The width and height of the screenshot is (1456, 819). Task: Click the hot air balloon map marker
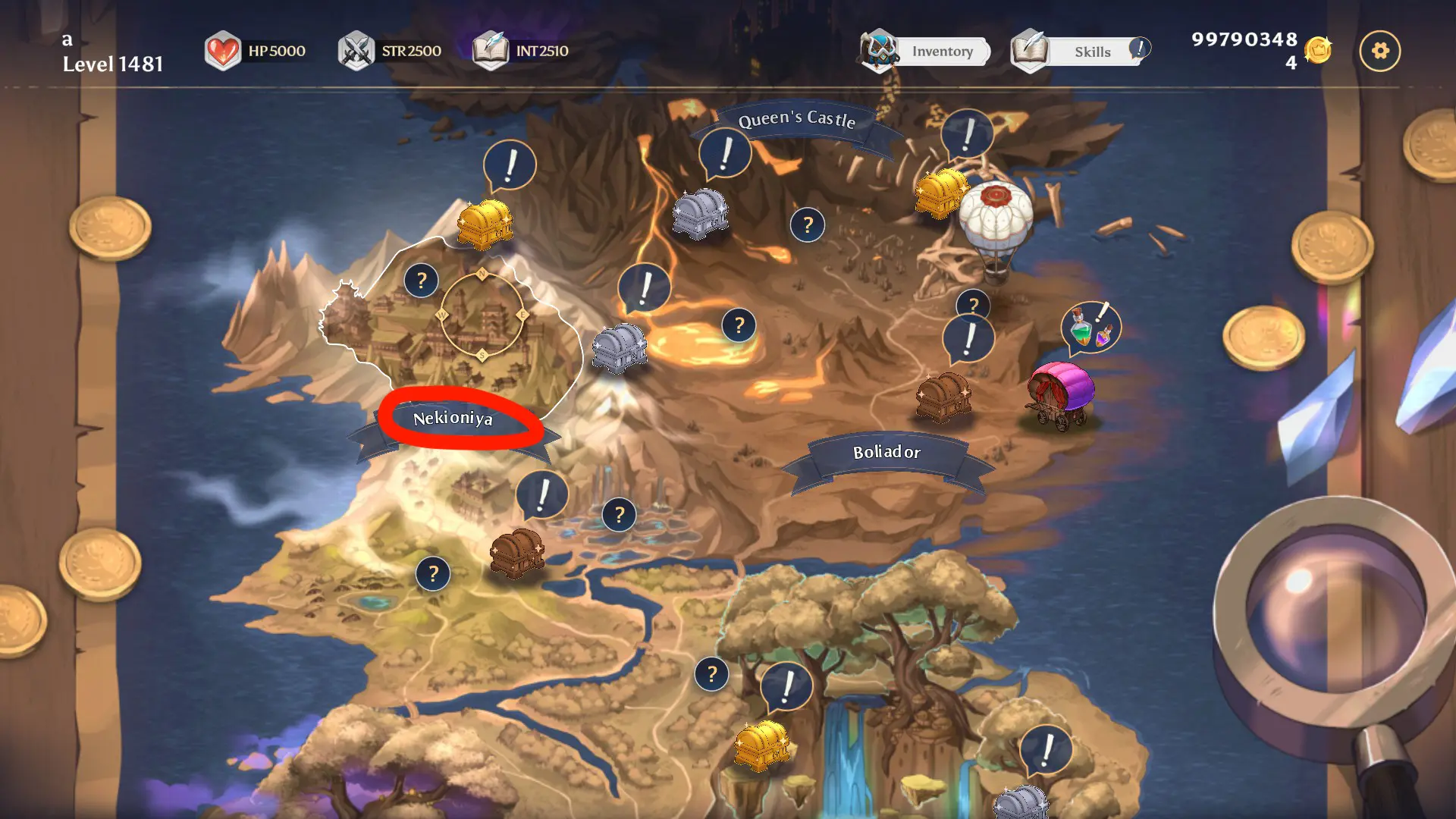(996, 224)
